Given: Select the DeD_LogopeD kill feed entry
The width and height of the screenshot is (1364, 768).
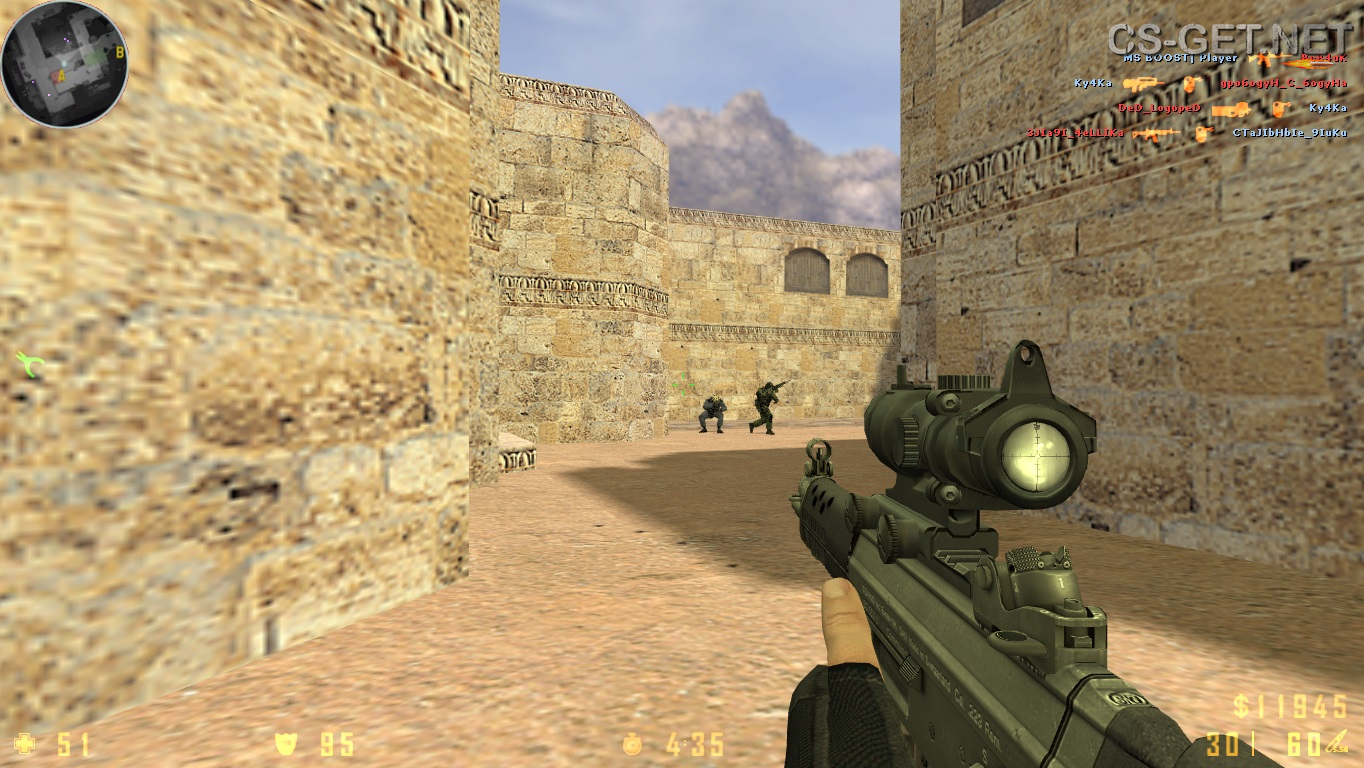Looking at the screenshot, I should tap(1158, 108).
